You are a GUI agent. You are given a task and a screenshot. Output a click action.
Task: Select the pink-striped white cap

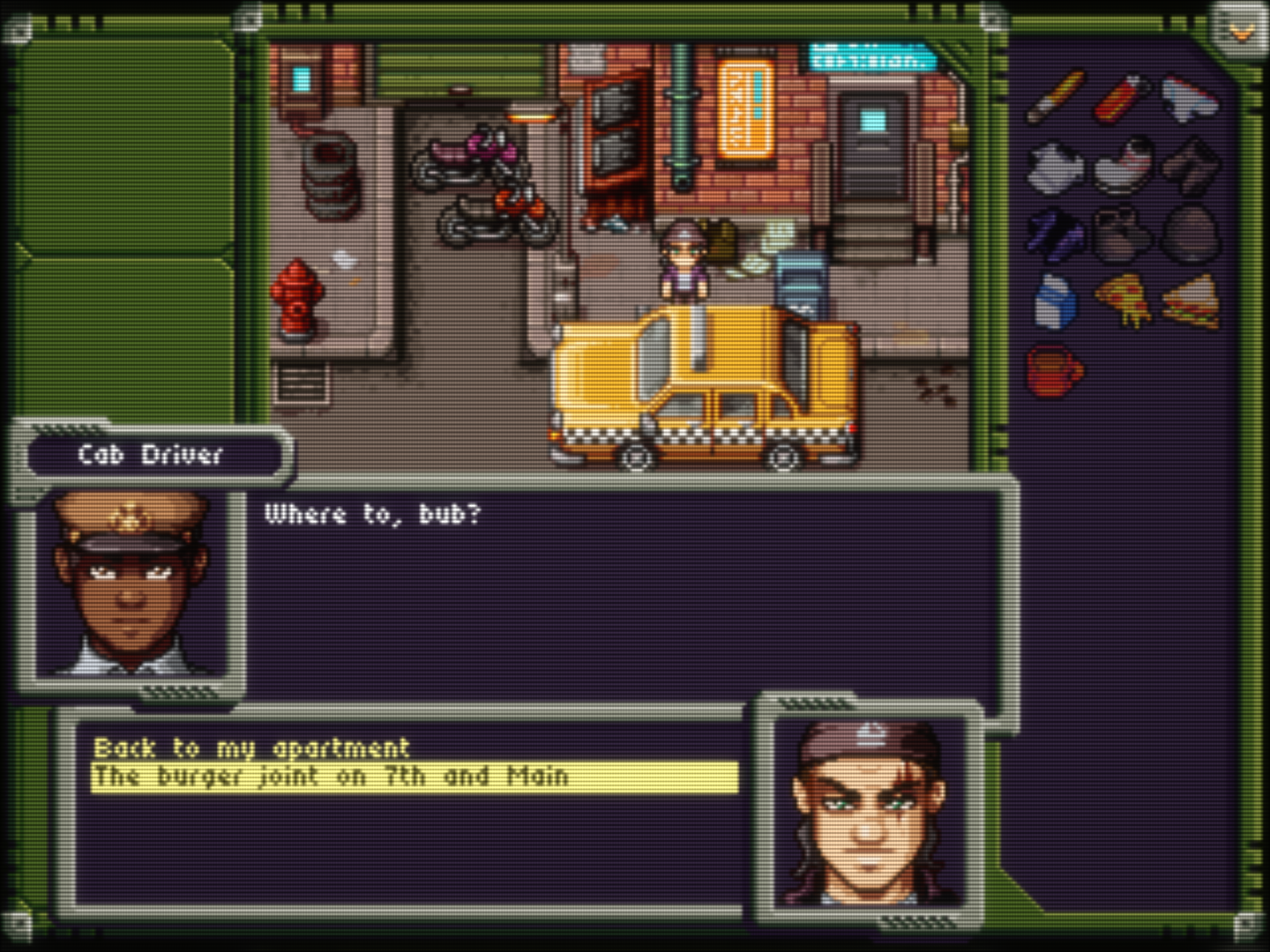1123,164
